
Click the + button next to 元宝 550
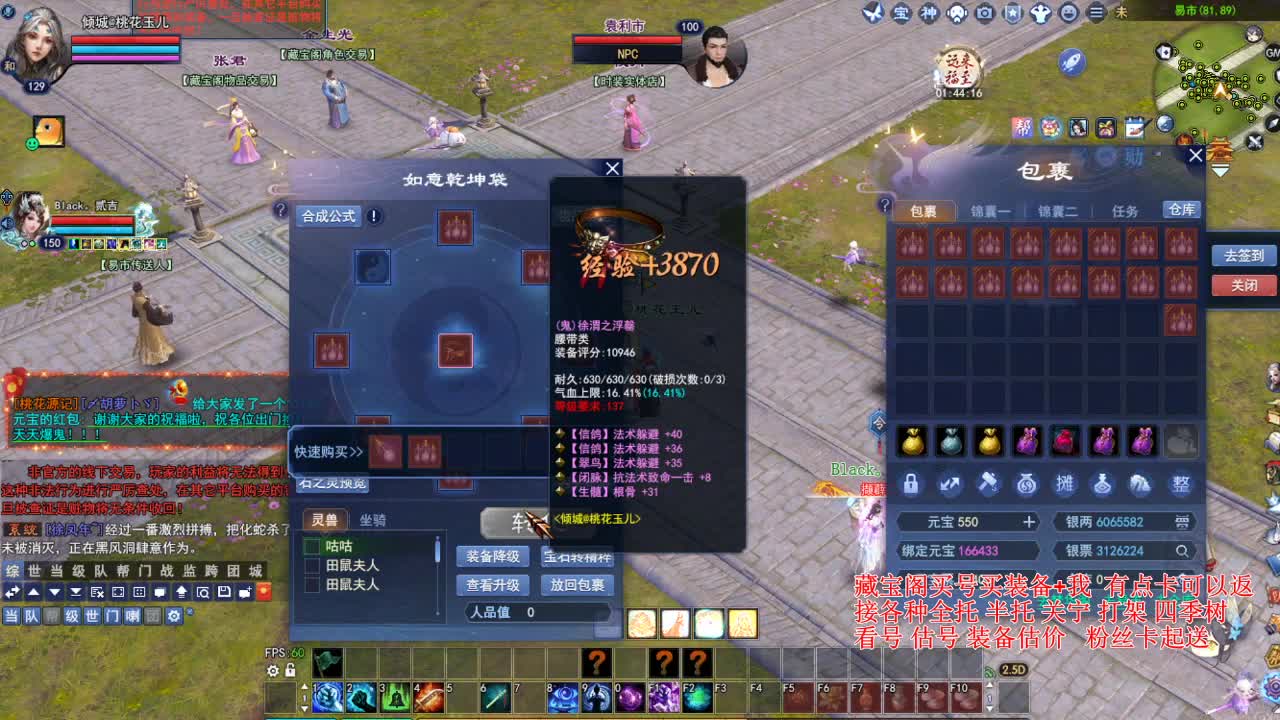[x=1029, y=521]
